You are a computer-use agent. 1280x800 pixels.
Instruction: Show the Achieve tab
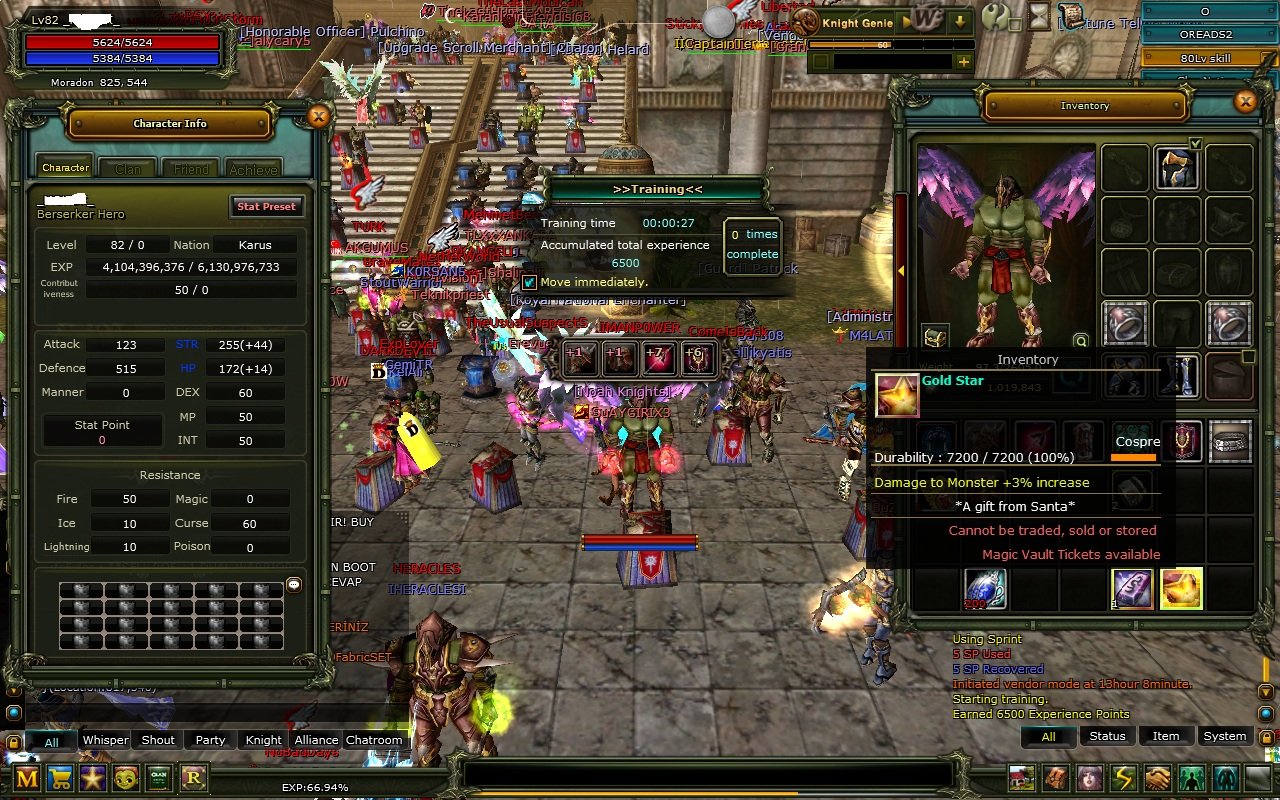253,169
